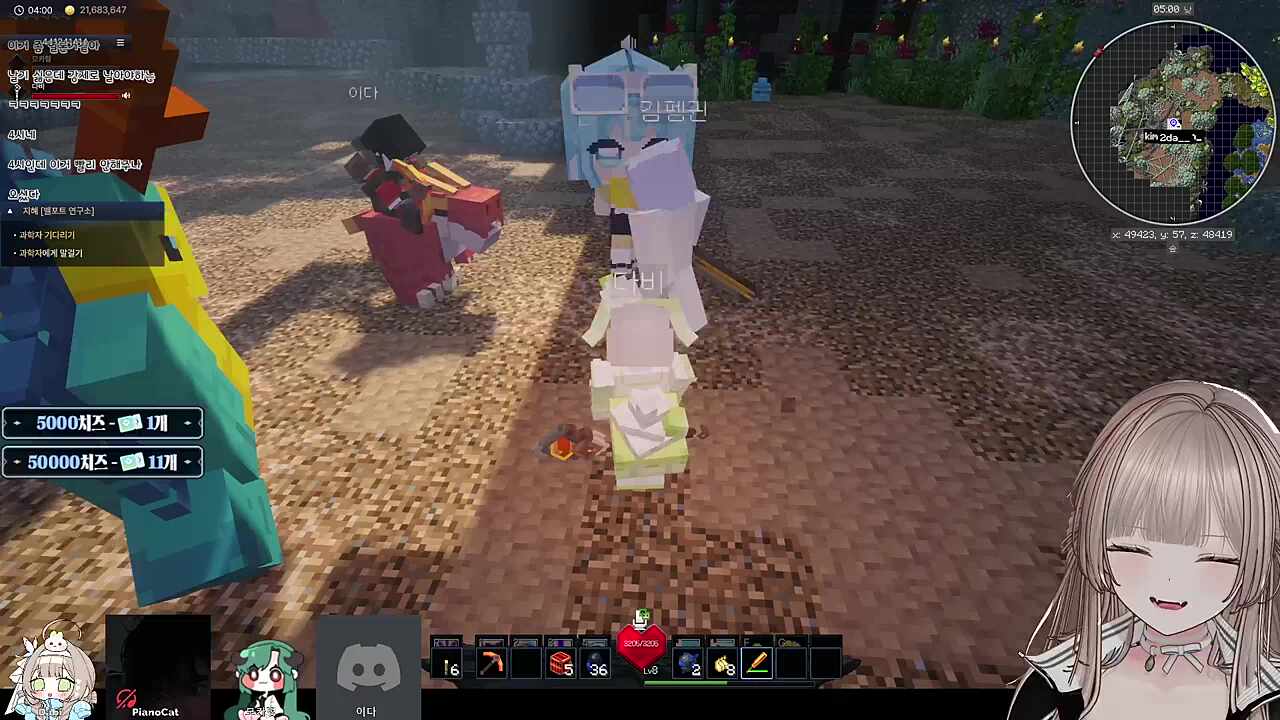Select the orange pencil hotbar slot
1280x720 pixels.
point(757,662)
